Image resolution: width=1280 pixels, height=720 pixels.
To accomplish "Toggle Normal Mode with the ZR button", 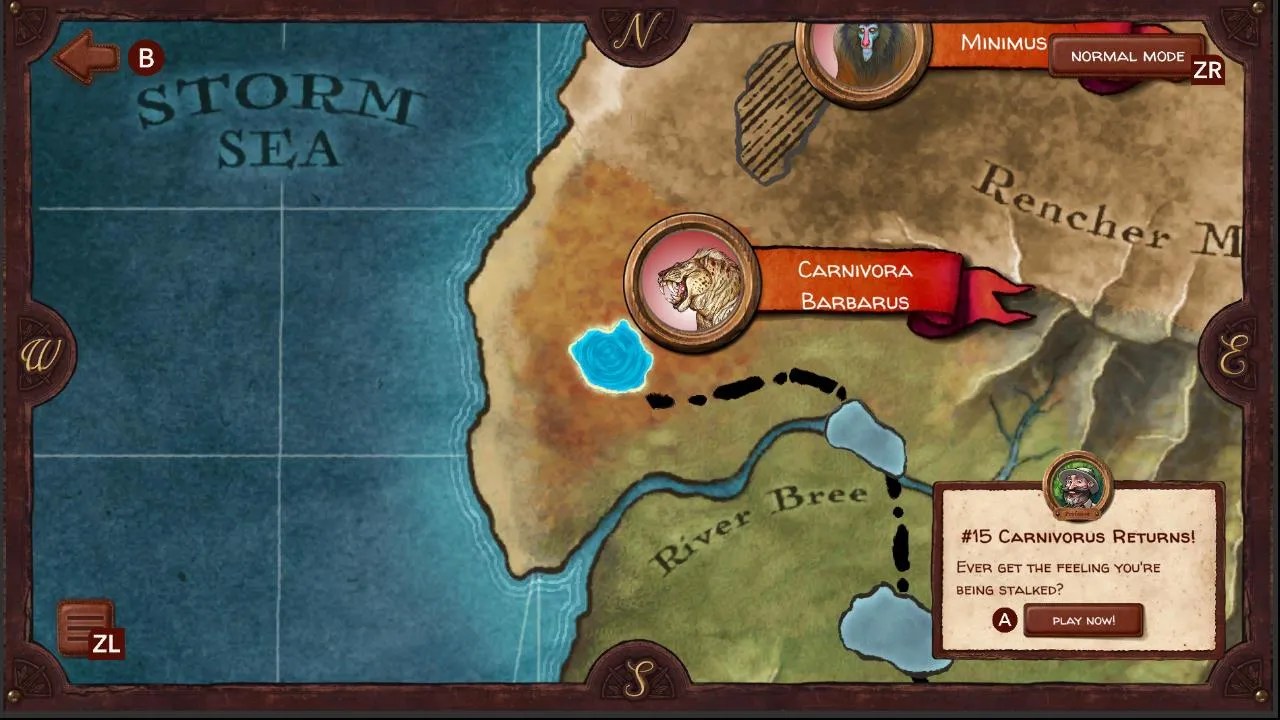I will (x=1128, y=56).
